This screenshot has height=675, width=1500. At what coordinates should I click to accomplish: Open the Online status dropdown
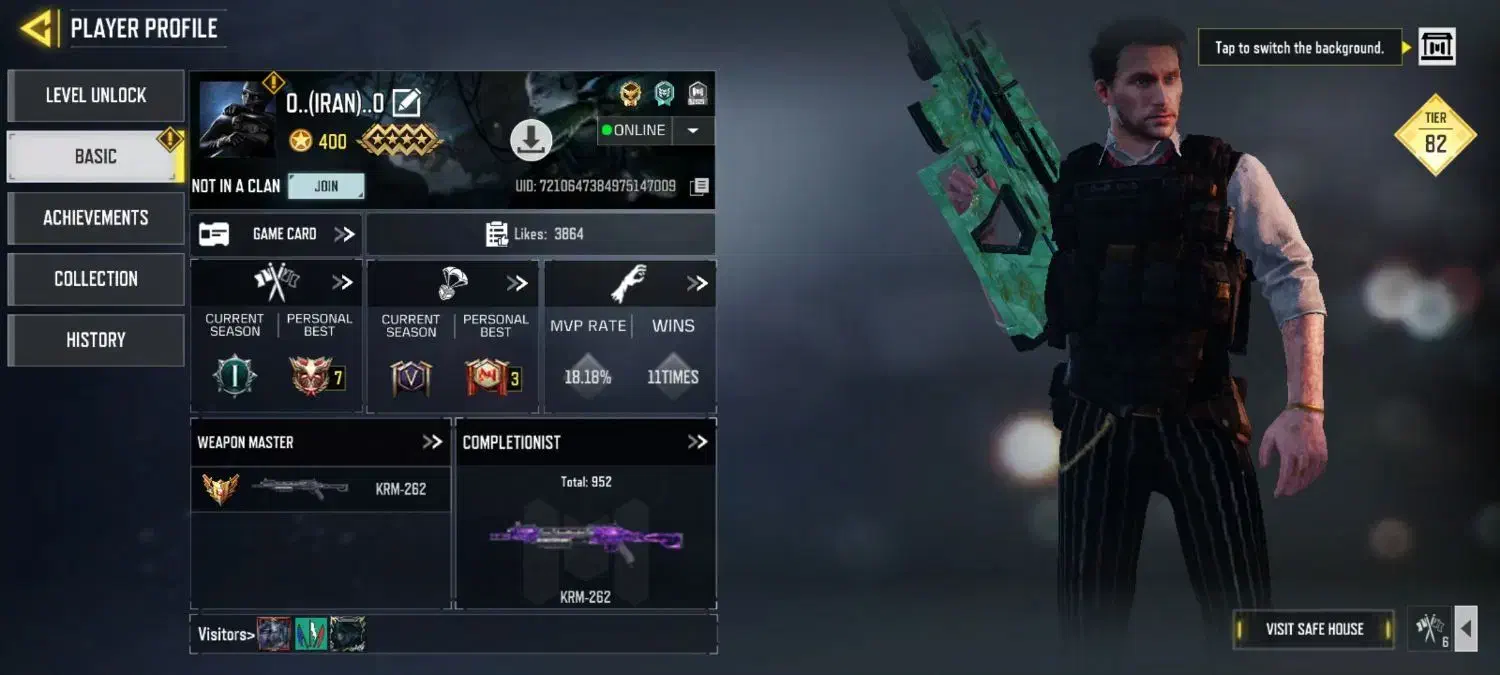tap(693, 130)
